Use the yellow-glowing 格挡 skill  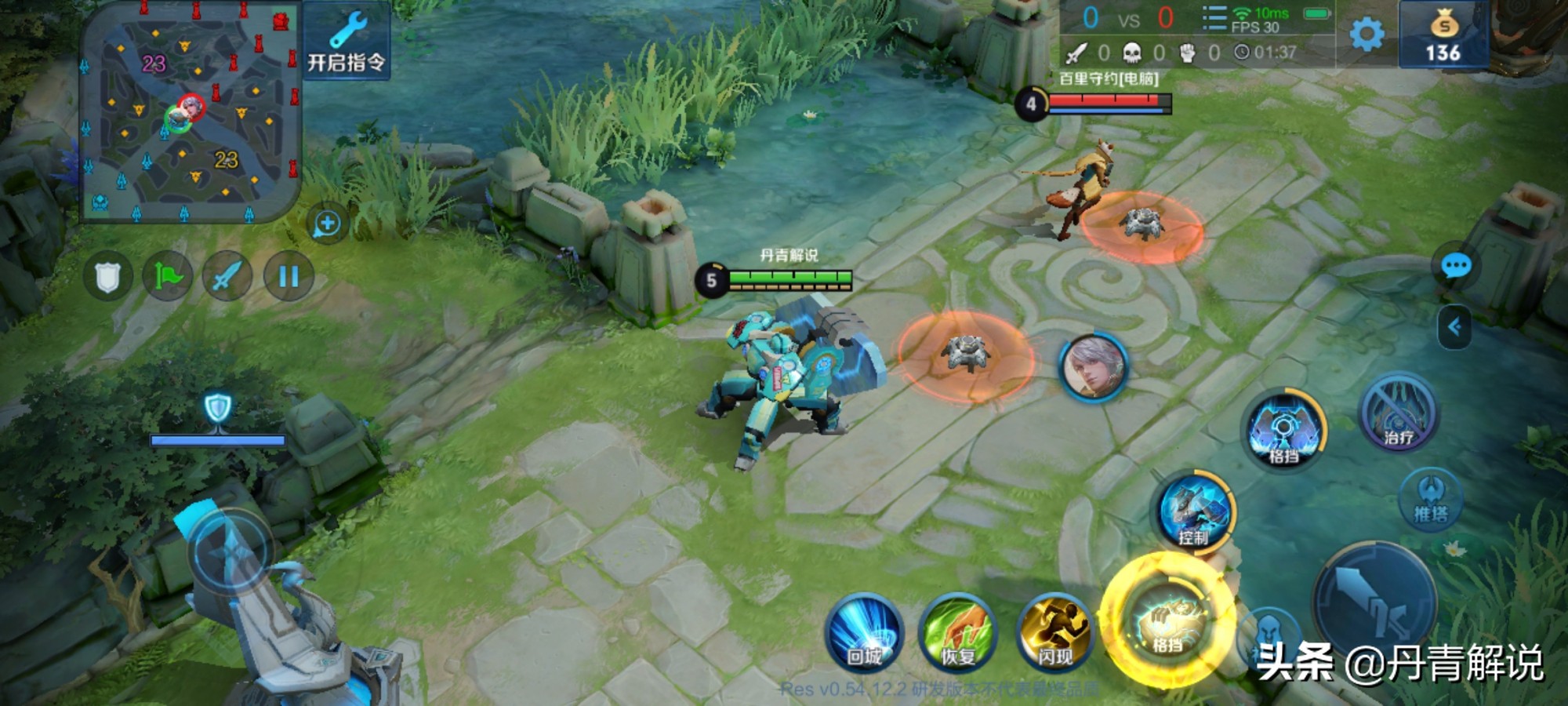pyautogui.click(x=1167, y=621)
